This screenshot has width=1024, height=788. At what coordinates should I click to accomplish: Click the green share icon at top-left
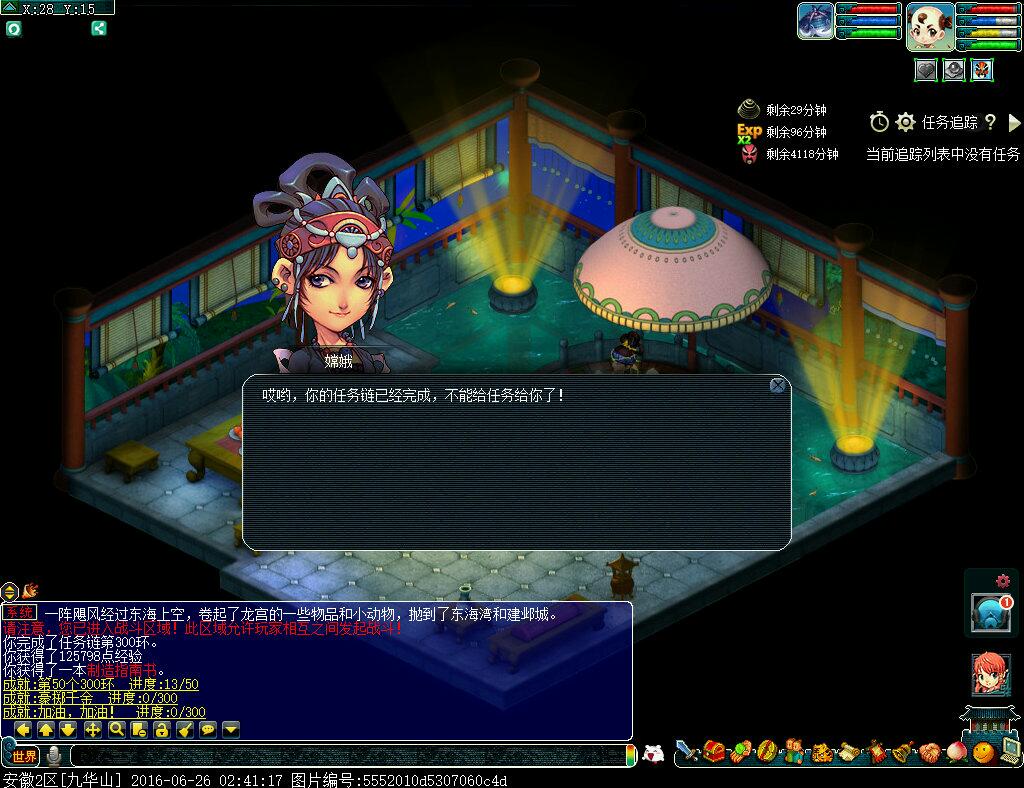99,28
